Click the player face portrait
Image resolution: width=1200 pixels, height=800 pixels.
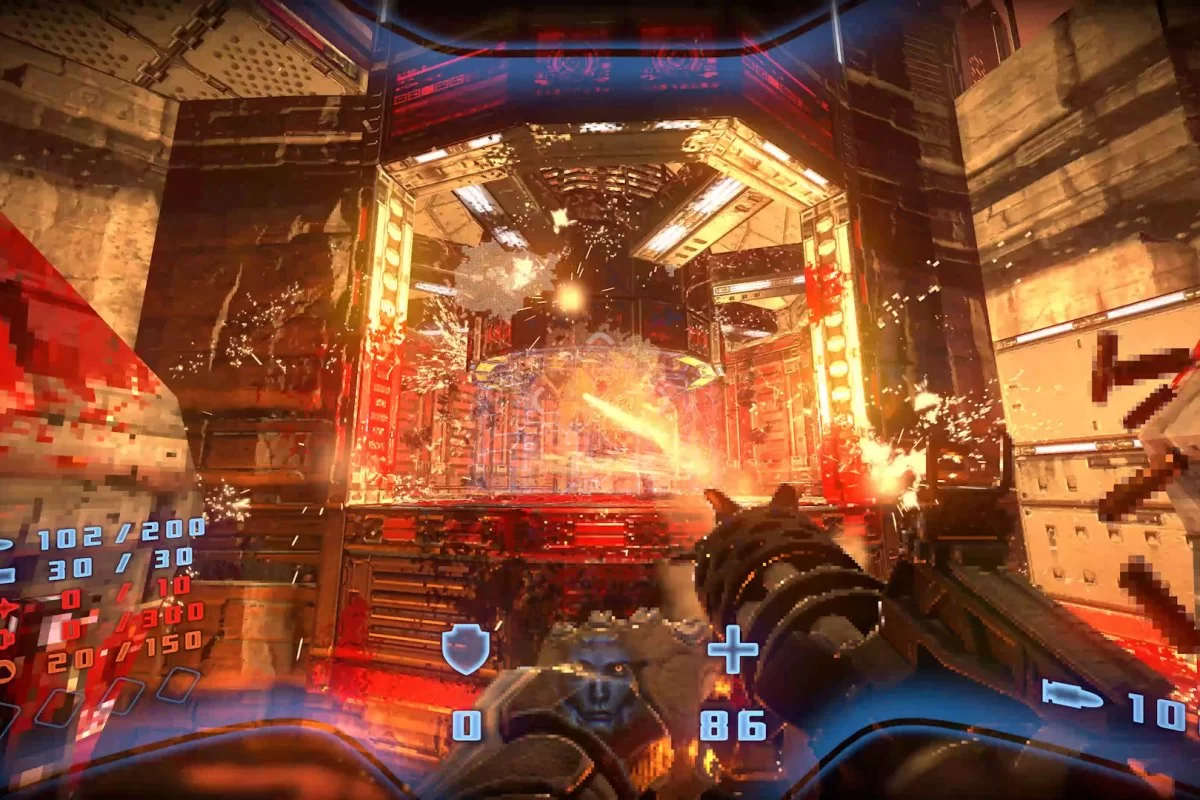(598, 681)
